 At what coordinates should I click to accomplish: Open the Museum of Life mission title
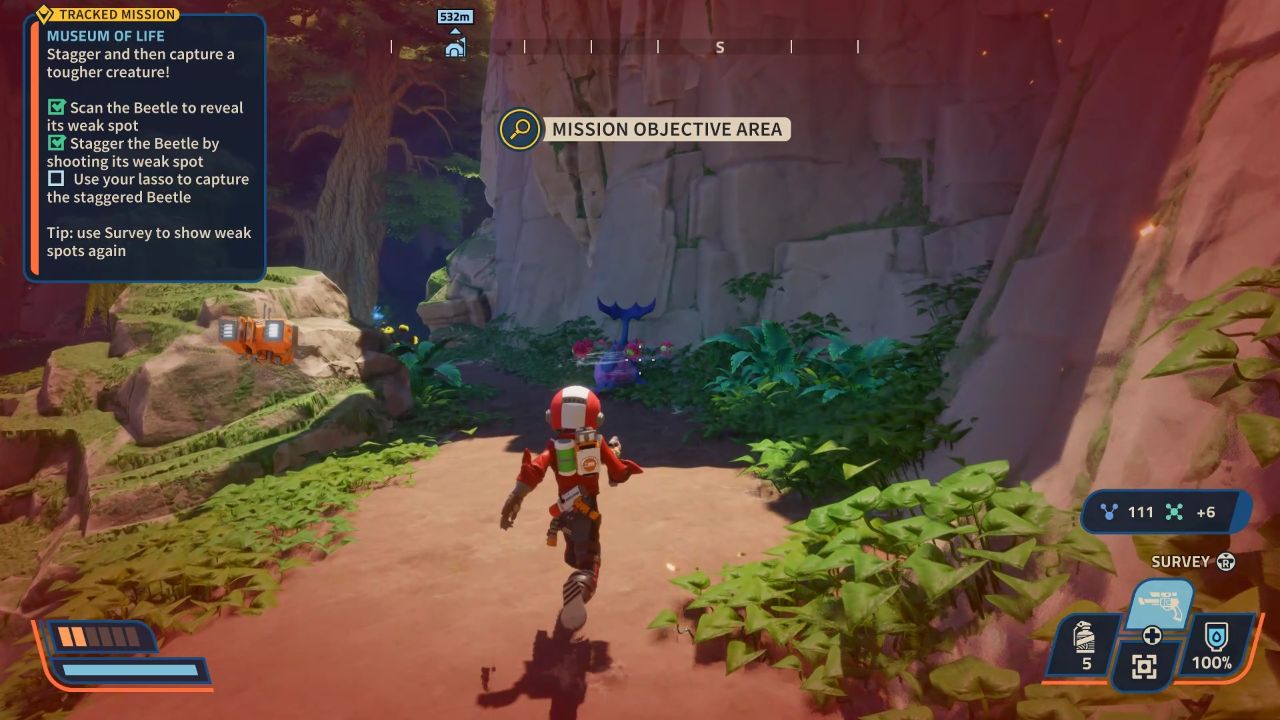[x=105, y=35]
